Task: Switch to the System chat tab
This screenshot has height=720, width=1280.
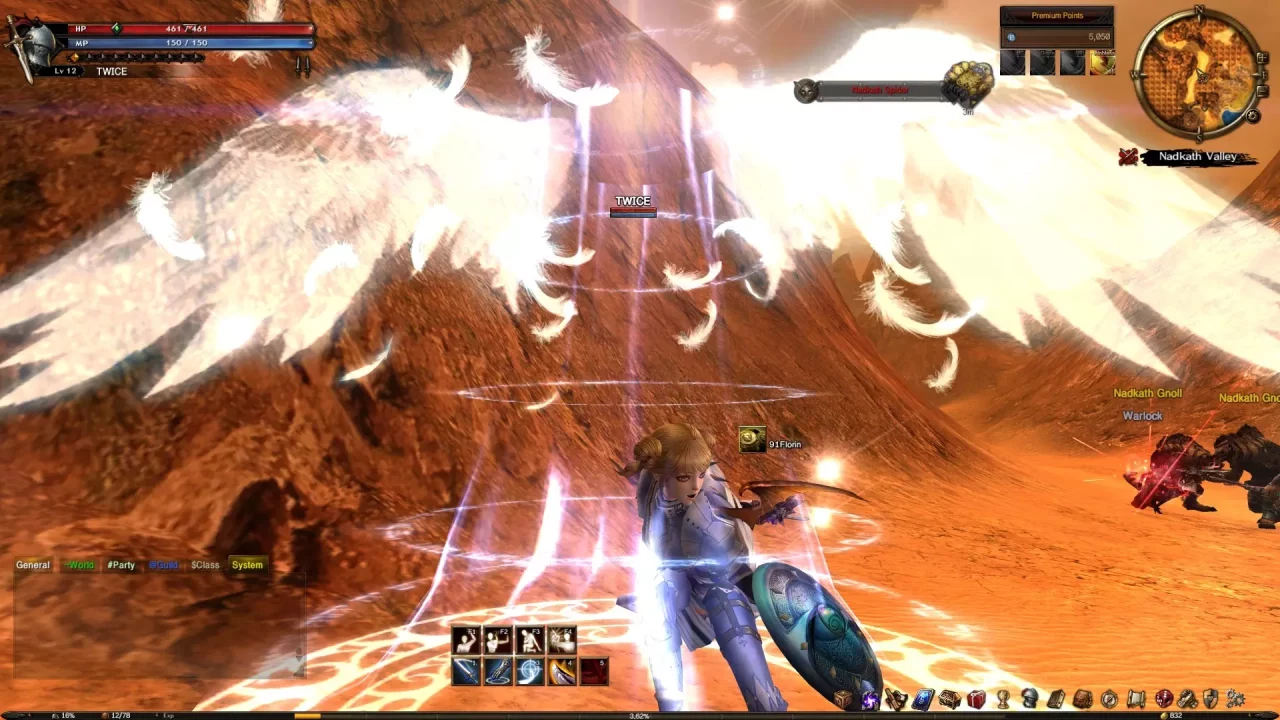Action: click(247, 565)
